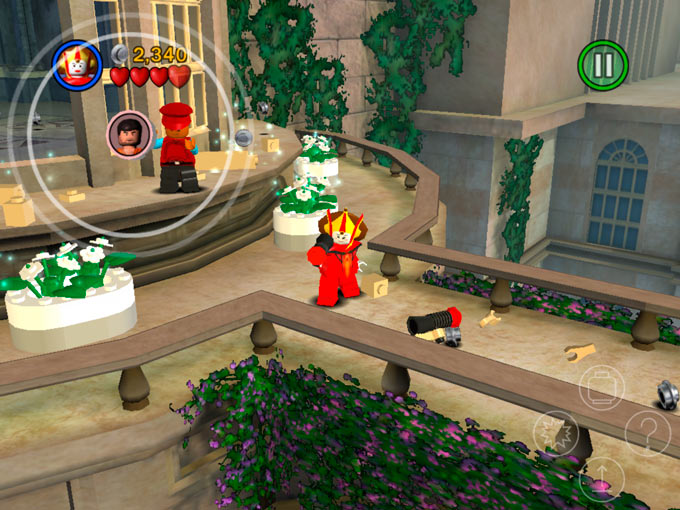Jump using the up arrow button

tap(602, 480)
